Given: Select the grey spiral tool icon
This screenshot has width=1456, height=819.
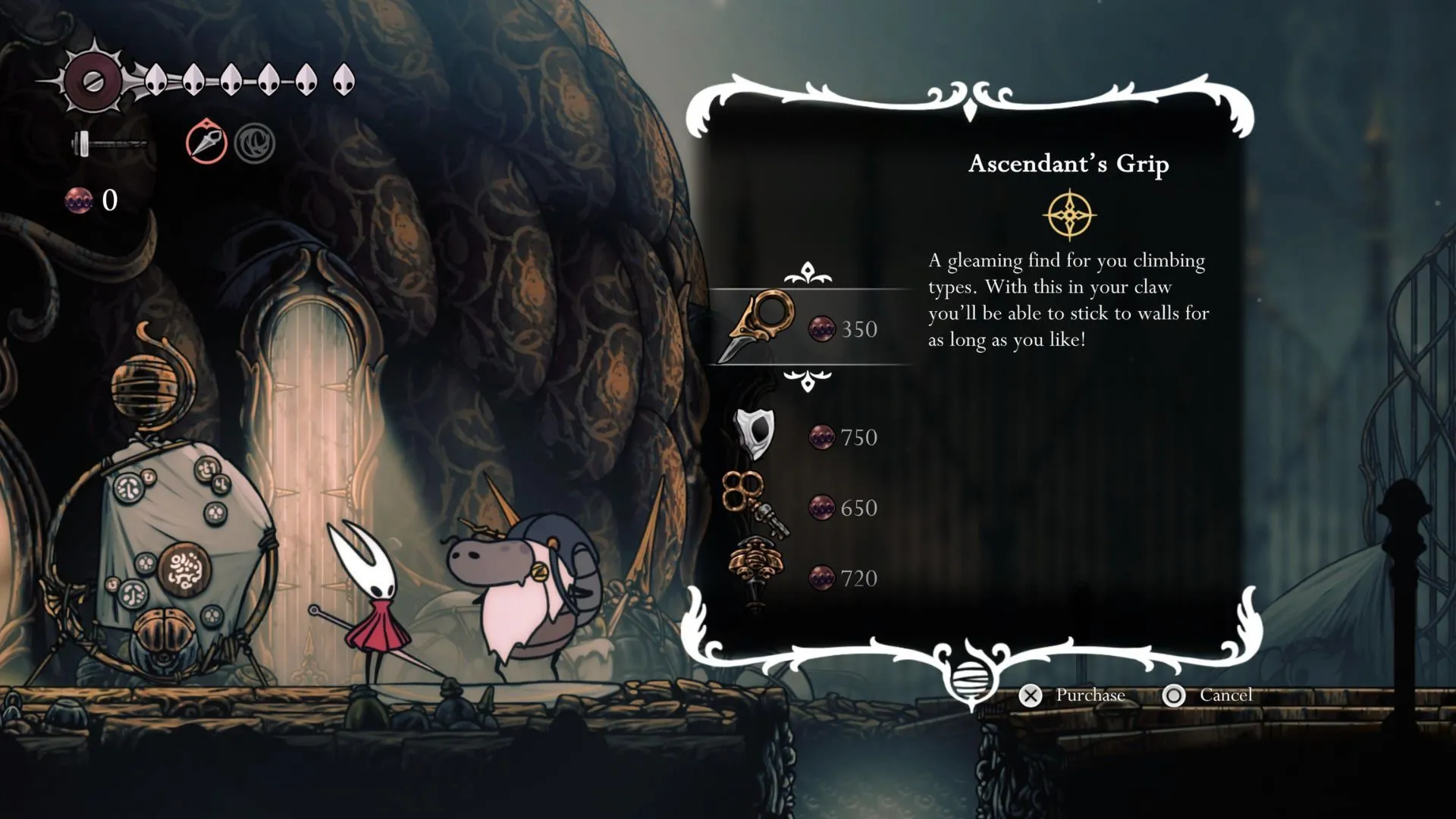Looking at the screenshot, I should (x=254, y=143).
